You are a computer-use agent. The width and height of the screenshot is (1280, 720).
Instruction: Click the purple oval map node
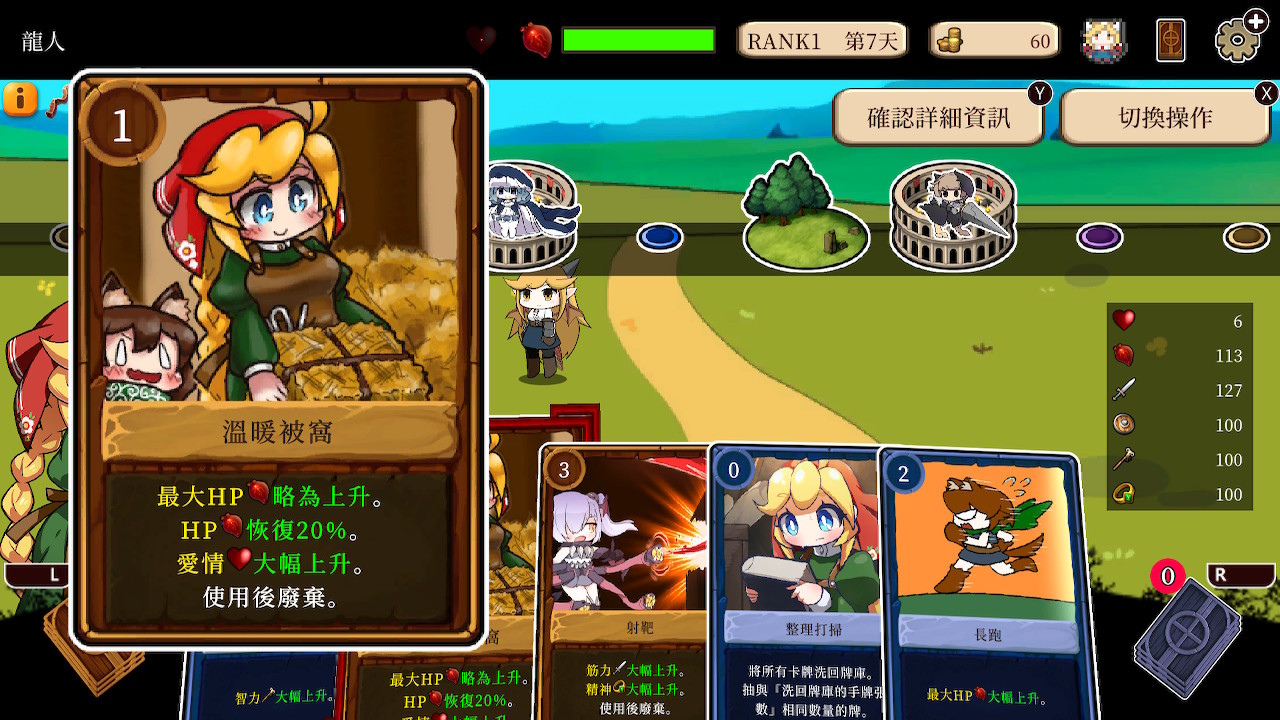1100,237
